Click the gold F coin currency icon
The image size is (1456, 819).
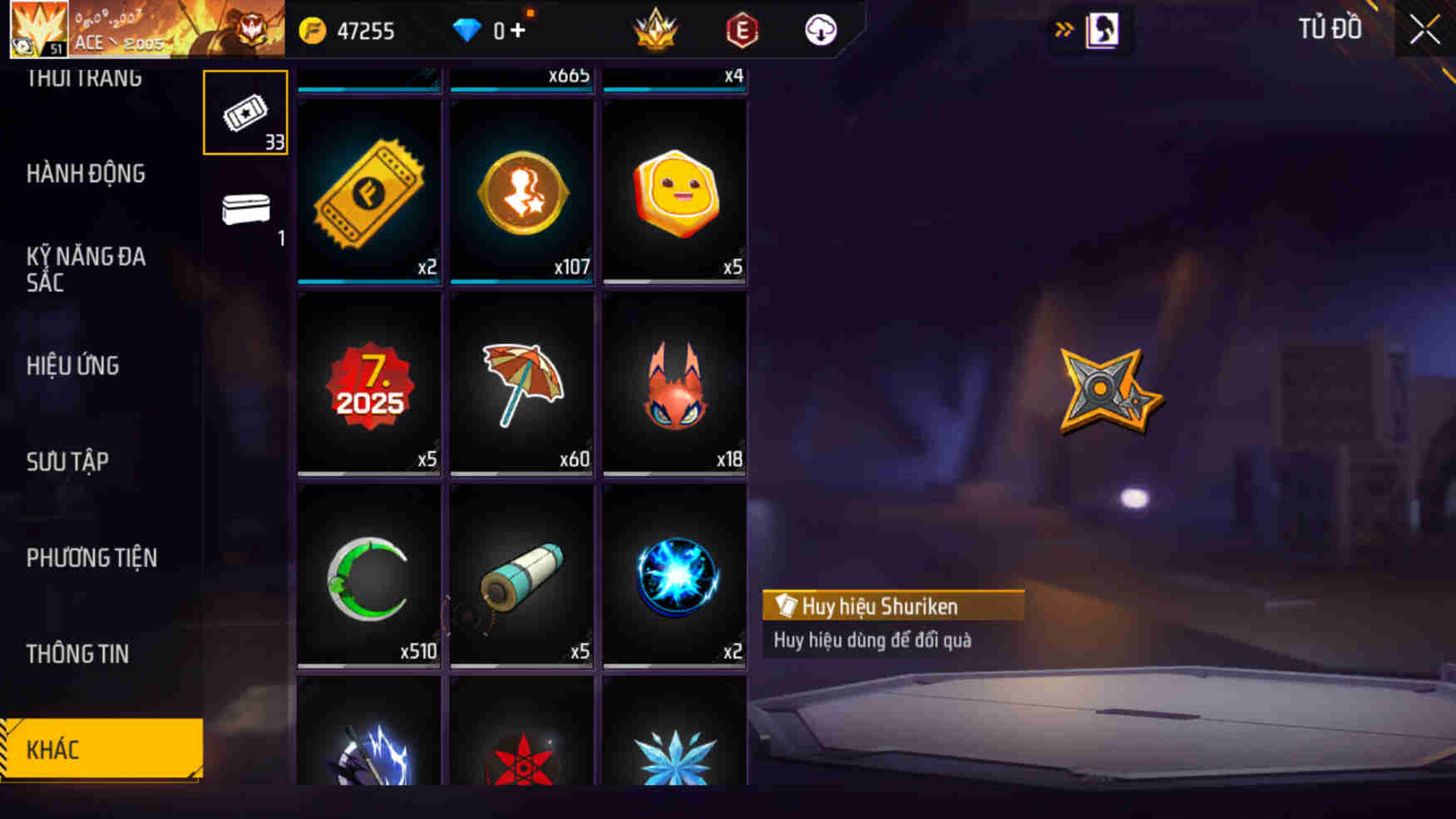[313, 30]
